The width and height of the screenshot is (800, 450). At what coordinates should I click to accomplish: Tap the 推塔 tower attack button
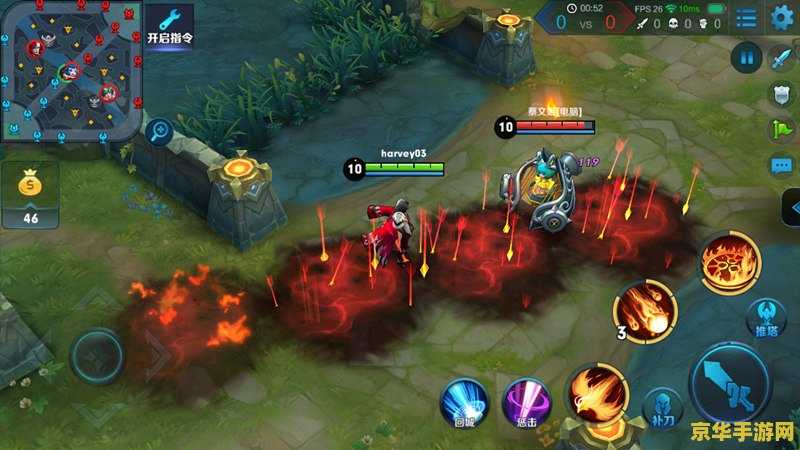tap(764, 319)
